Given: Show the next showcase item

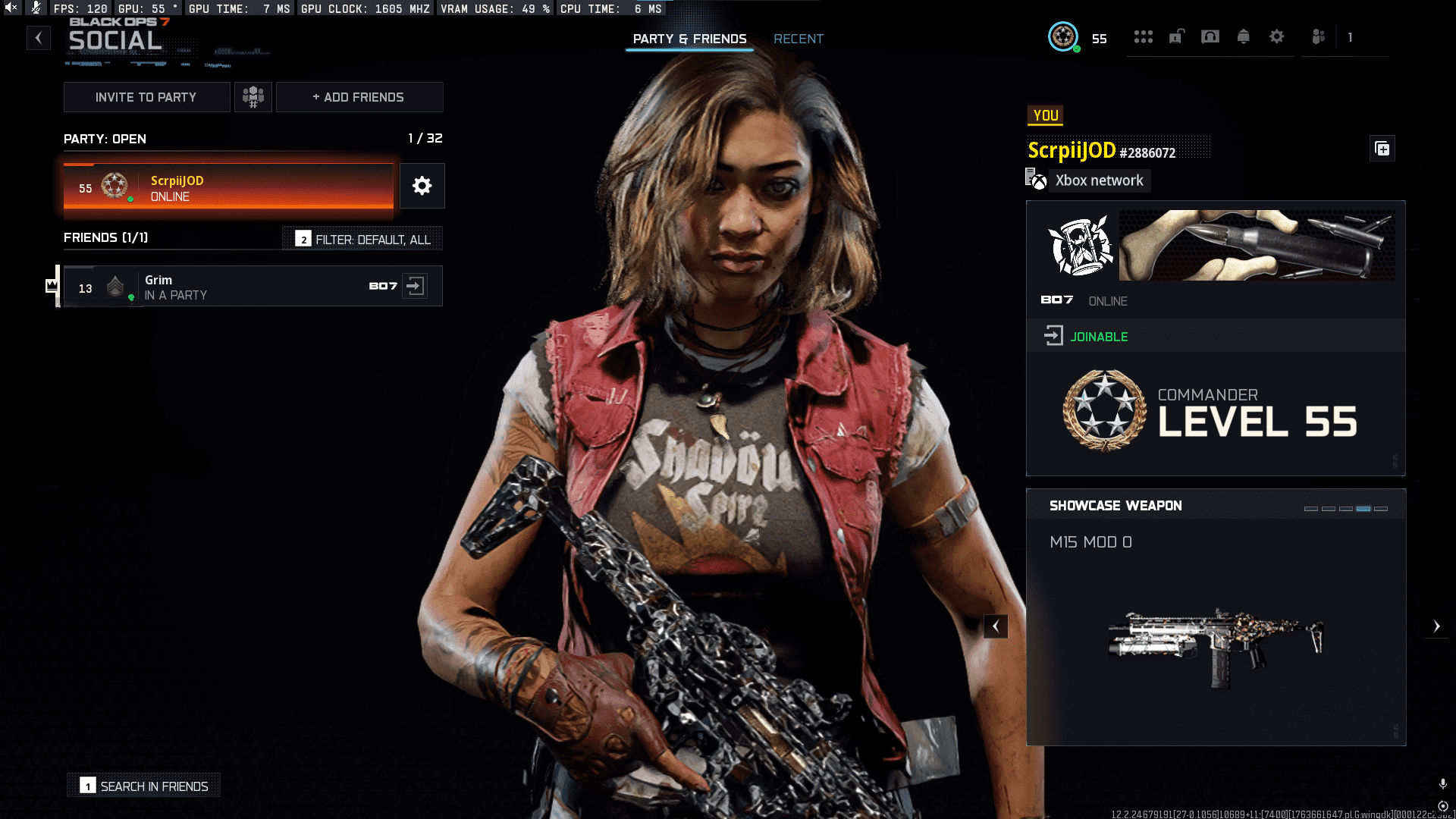Looking at the screenshot, I should coord(1436,626).
